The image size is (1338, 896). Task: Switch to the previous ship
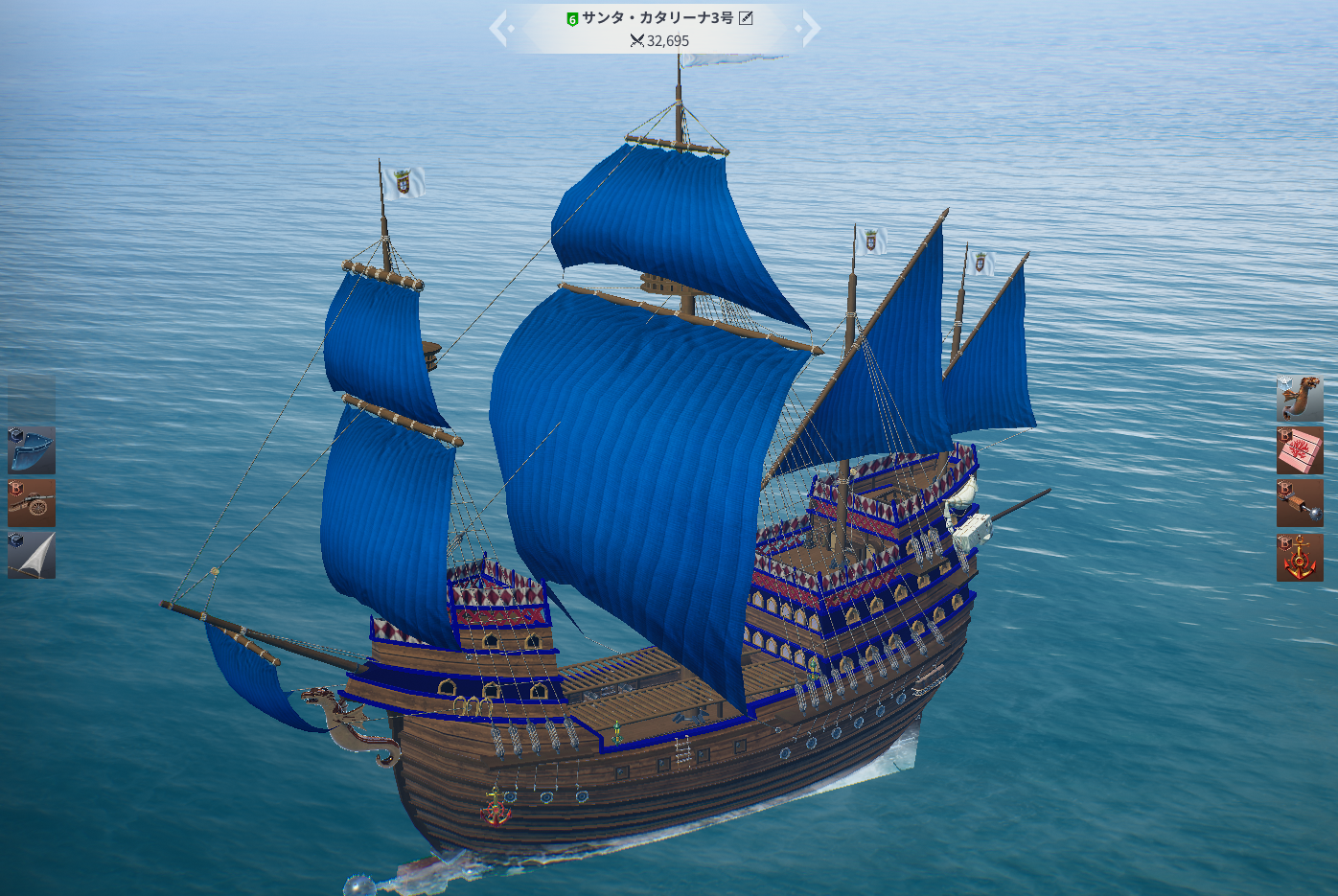(499, 29)
